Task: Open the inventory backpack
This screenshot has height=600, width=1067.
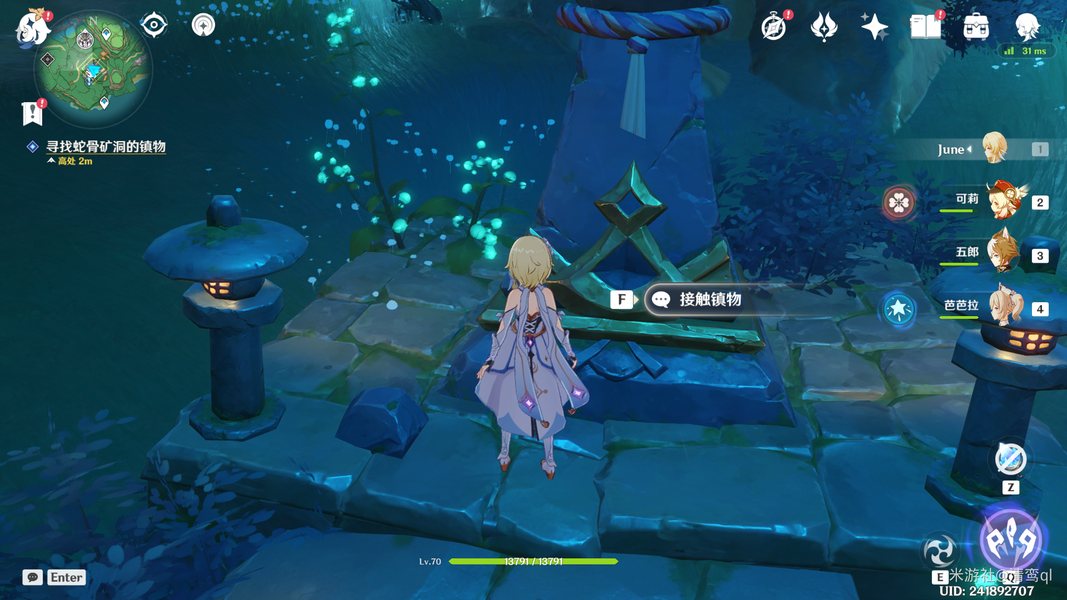Action: 976,27
